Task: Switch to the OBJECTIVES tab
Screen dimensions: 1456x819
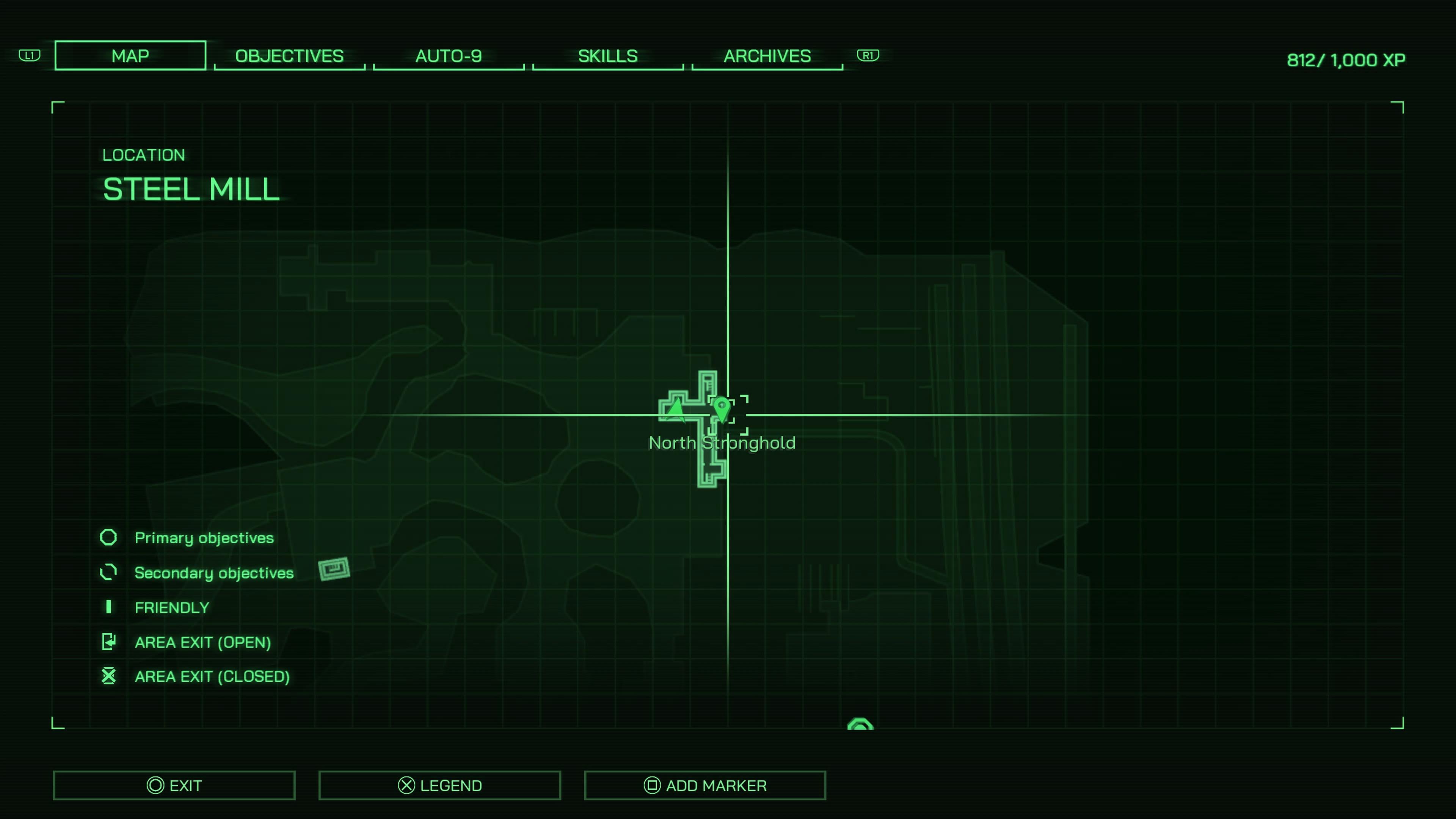Action: (x=289, y=55)
